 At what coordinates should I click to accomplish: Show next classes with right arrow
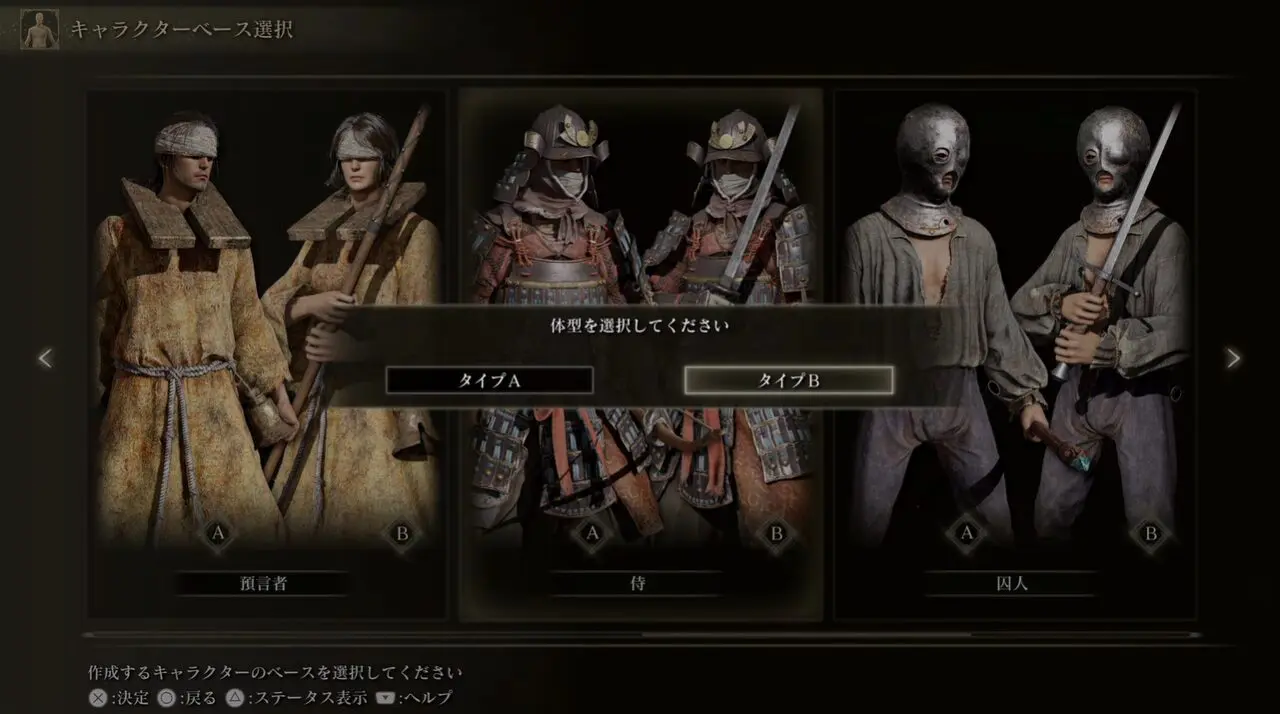pyautogui.click(x=1233, y=358)
